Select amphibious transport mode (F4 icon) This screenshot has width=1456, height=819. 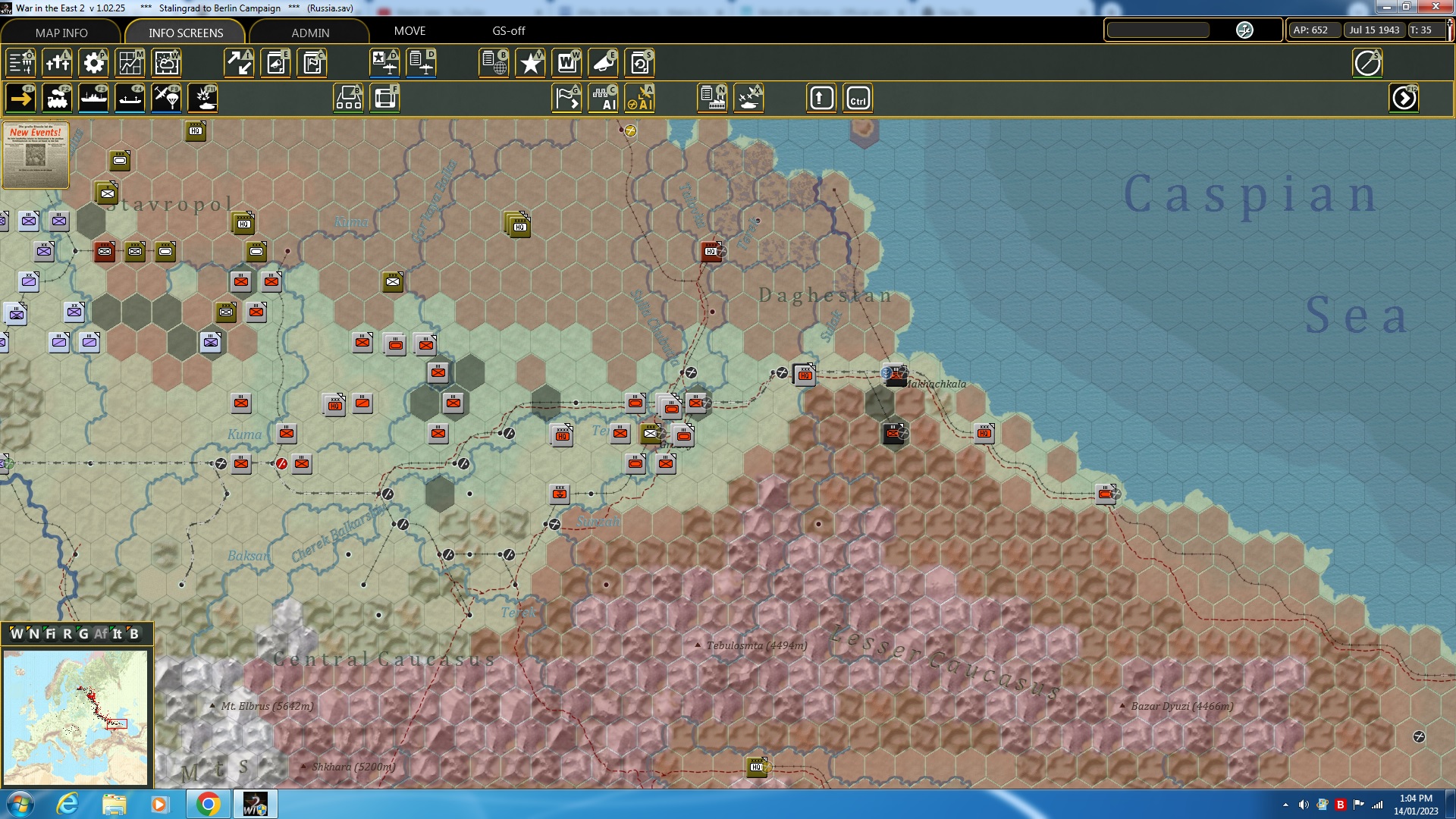(130, 98)
